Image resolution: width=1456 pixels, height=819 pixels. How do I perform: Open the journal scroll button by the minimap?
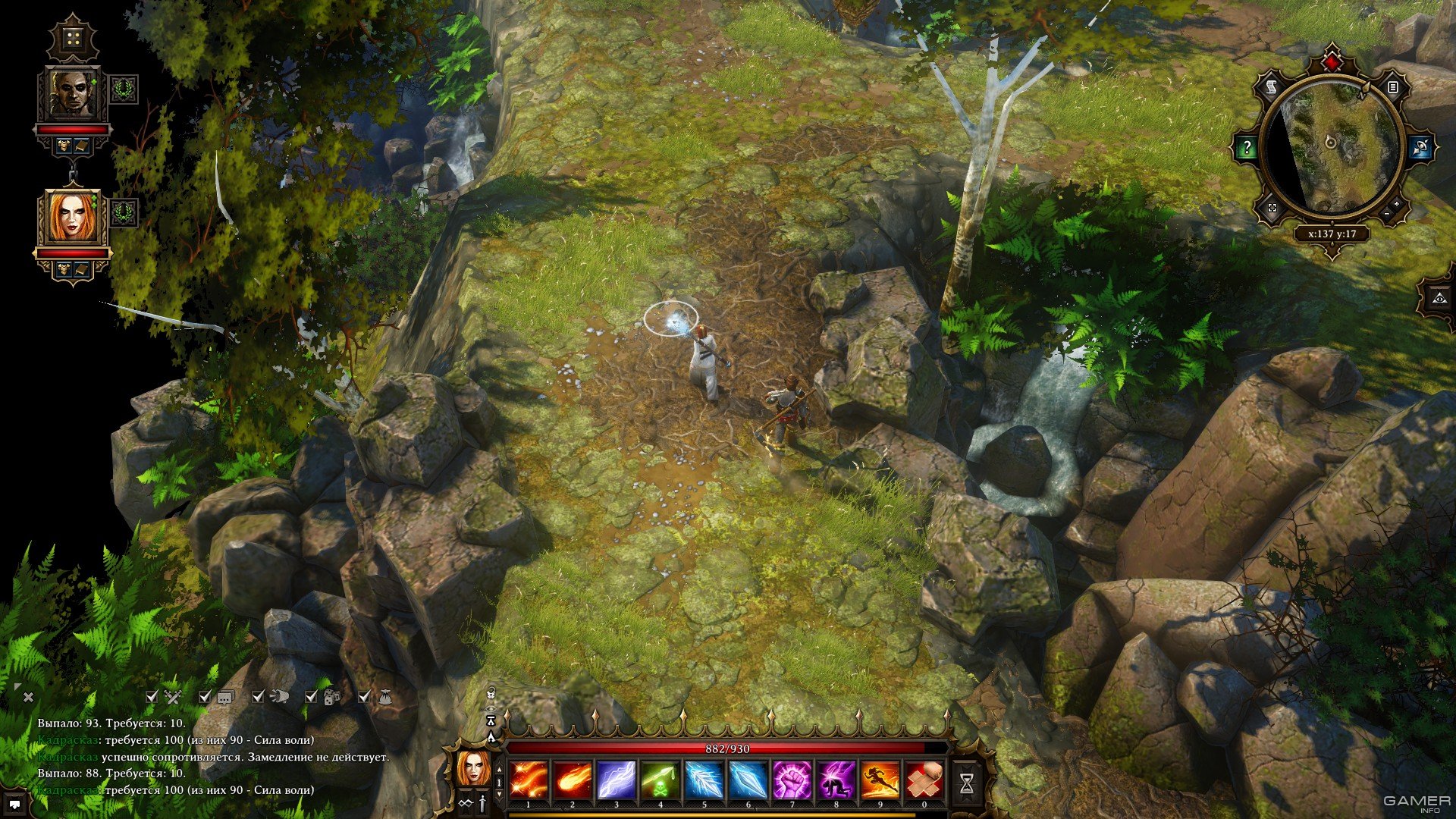[x=1270, y=87]
